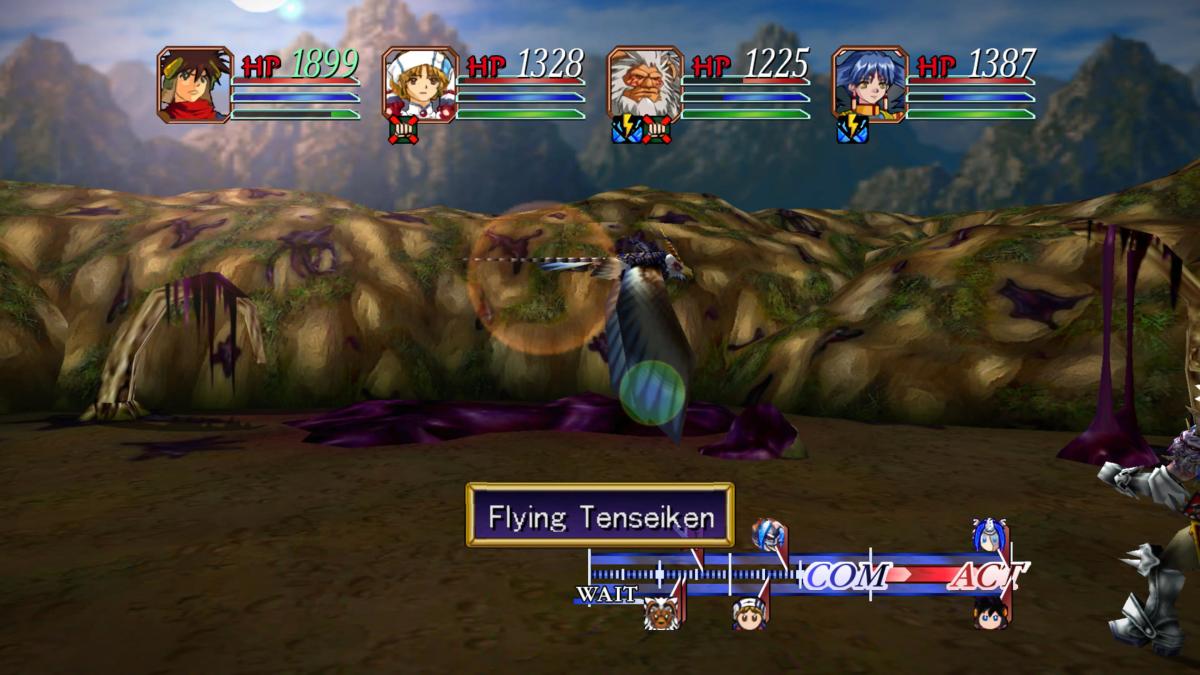Select the blue-haired marker on the turn gauge

click(x=989, y=535)
